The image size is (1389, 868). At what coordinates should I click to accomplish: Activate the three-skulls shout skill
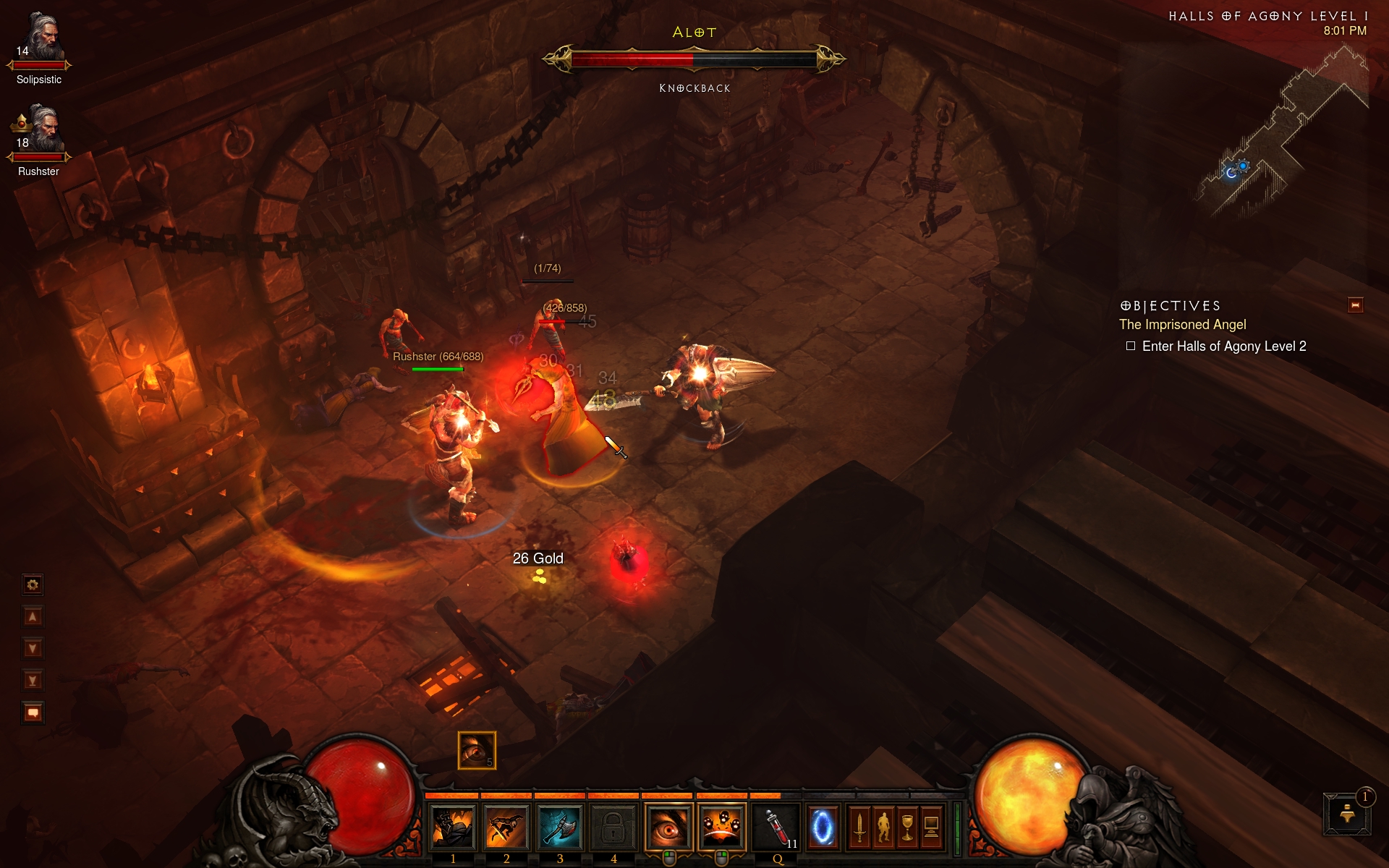pyautogui.click(x=722, y=826)
